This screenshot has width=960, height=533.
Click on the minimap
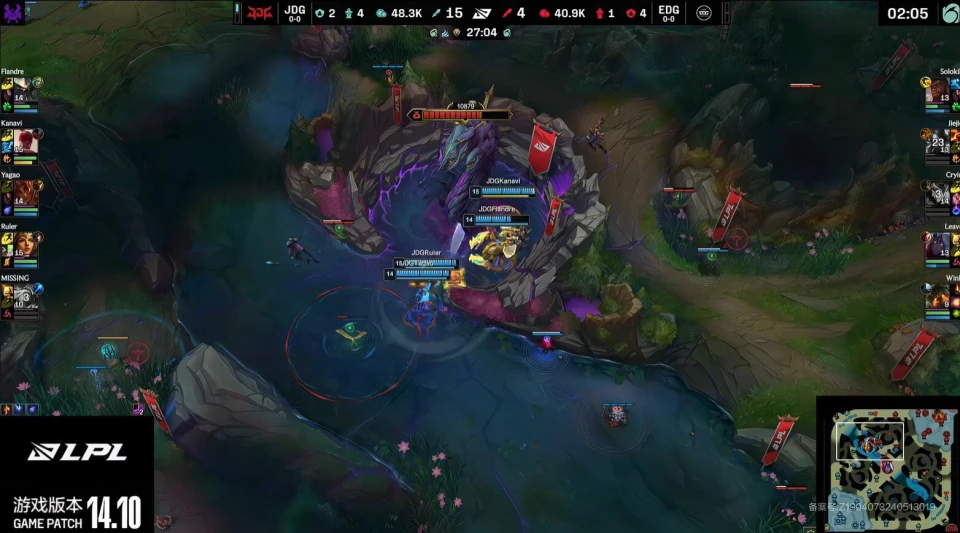[888, 465]
